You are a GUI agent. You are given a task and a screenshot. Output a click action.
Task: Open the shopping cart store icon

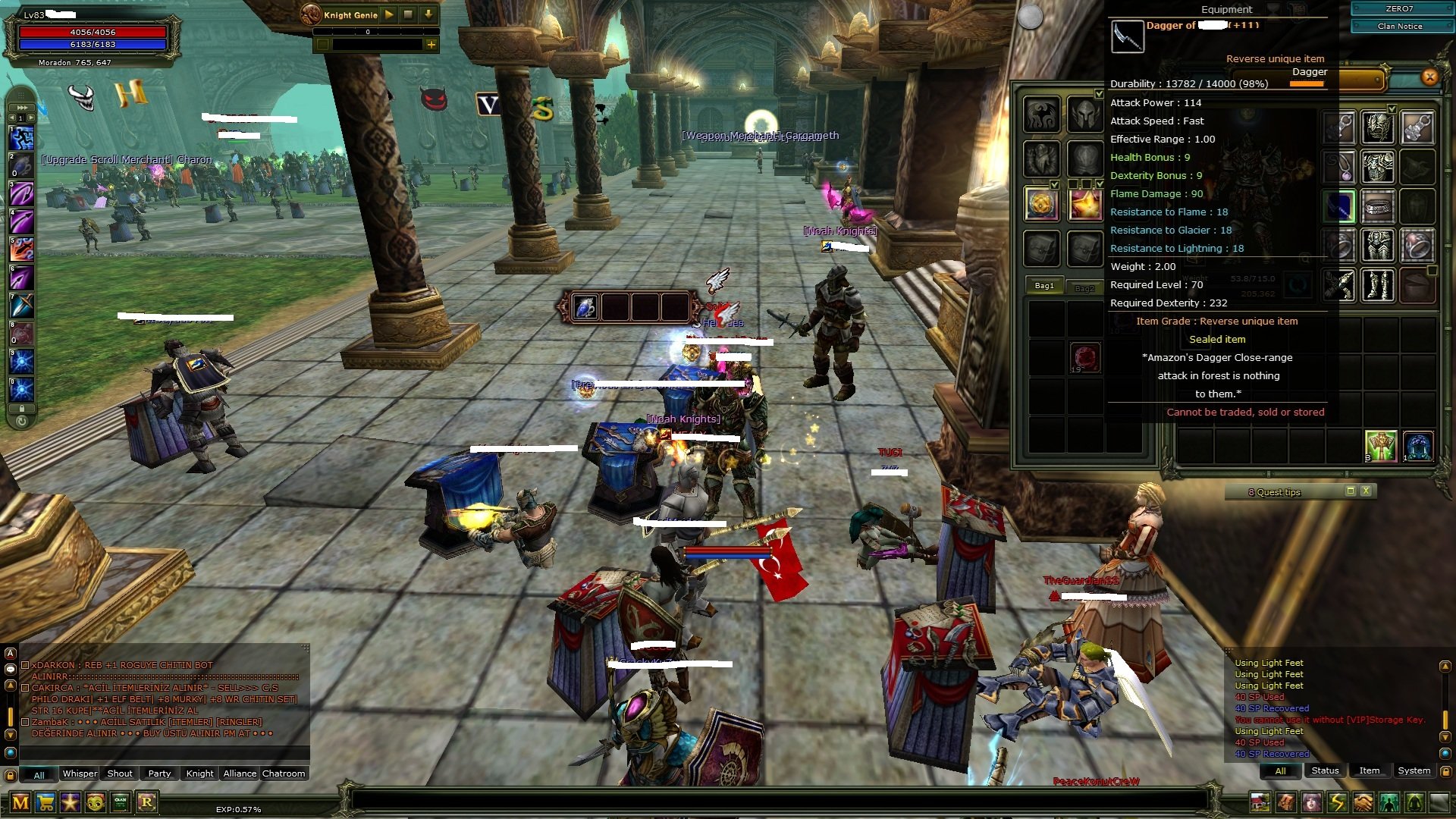[45, 802]
